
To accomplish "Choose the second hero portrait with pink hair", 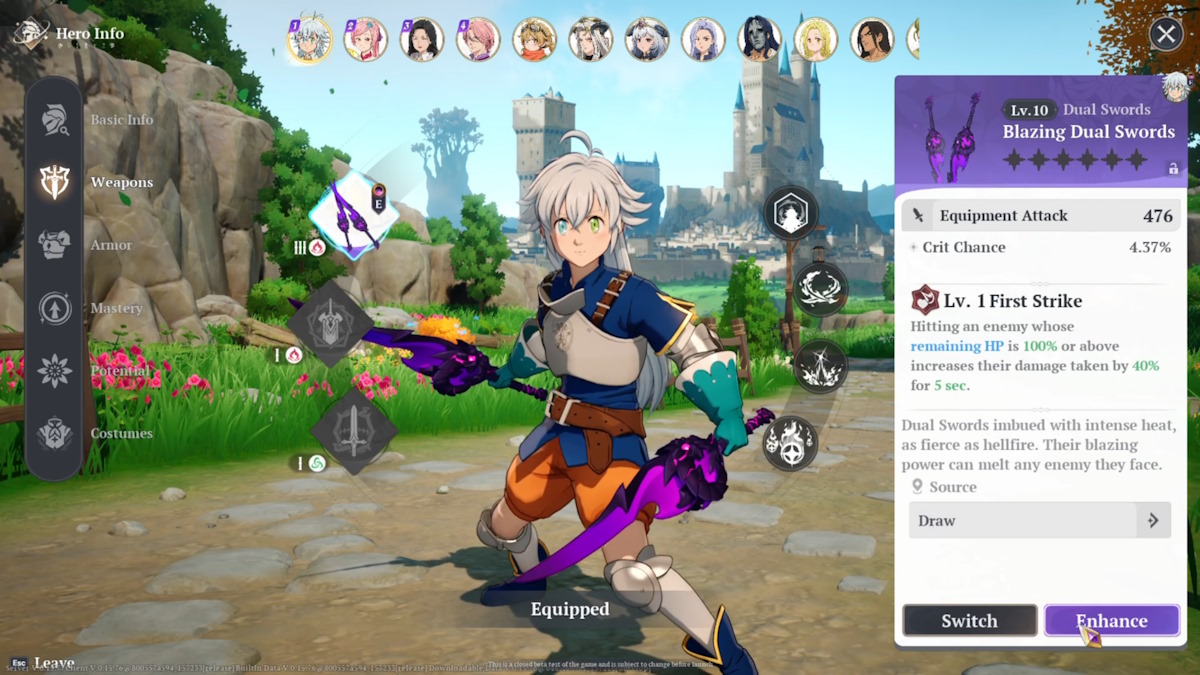I will click(365, 40).
